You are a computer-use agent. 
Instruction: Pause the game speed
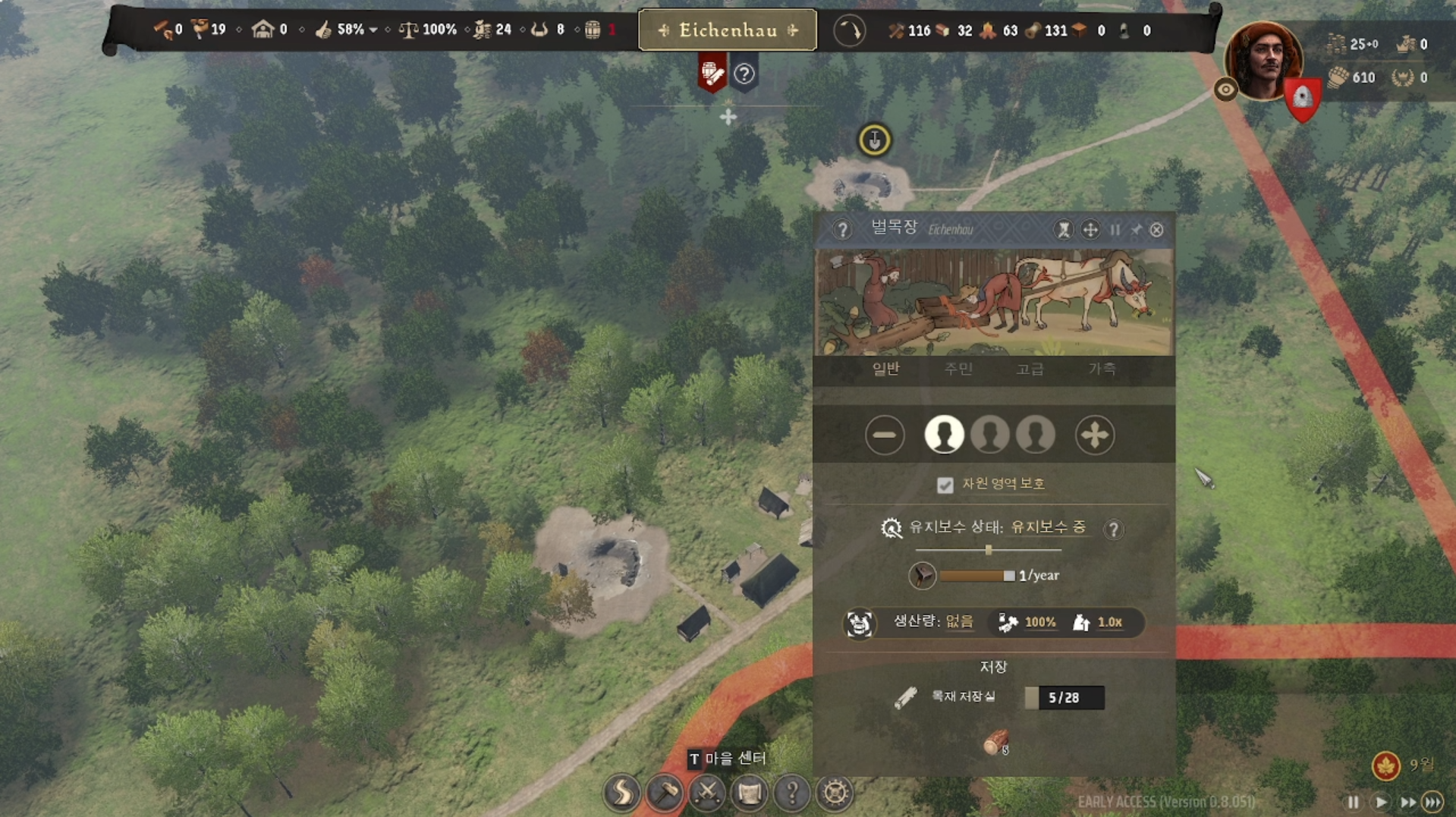1353,802
